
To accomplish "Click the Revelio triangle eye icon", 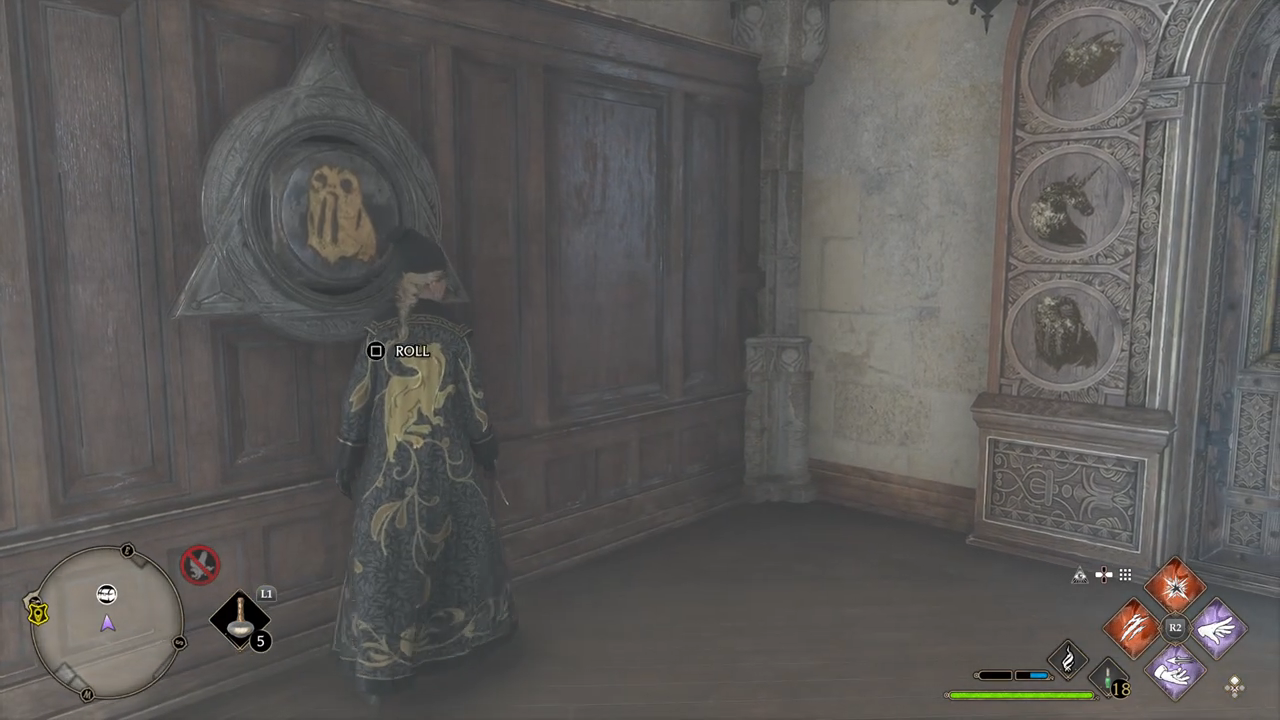I will (x=1080, y=575).
